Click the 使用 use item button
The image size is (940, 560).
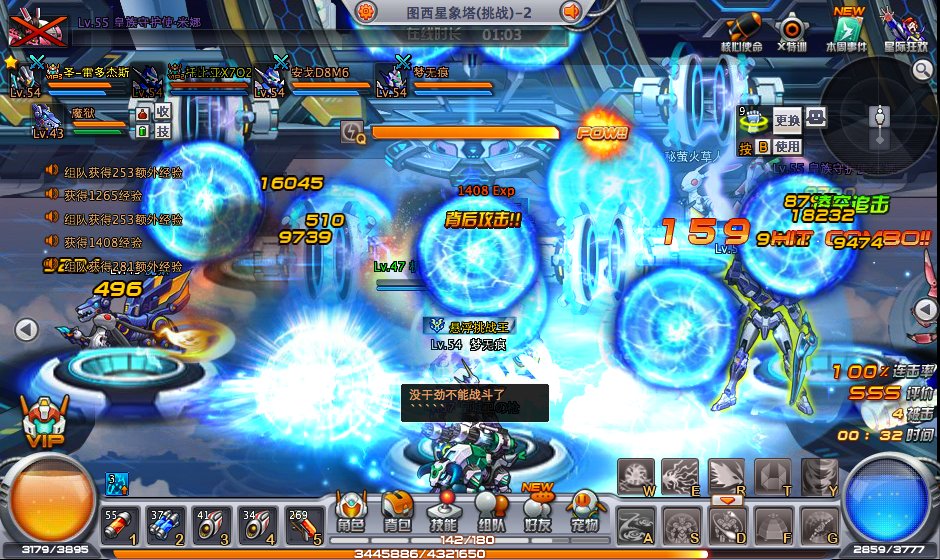coord(788,146)
